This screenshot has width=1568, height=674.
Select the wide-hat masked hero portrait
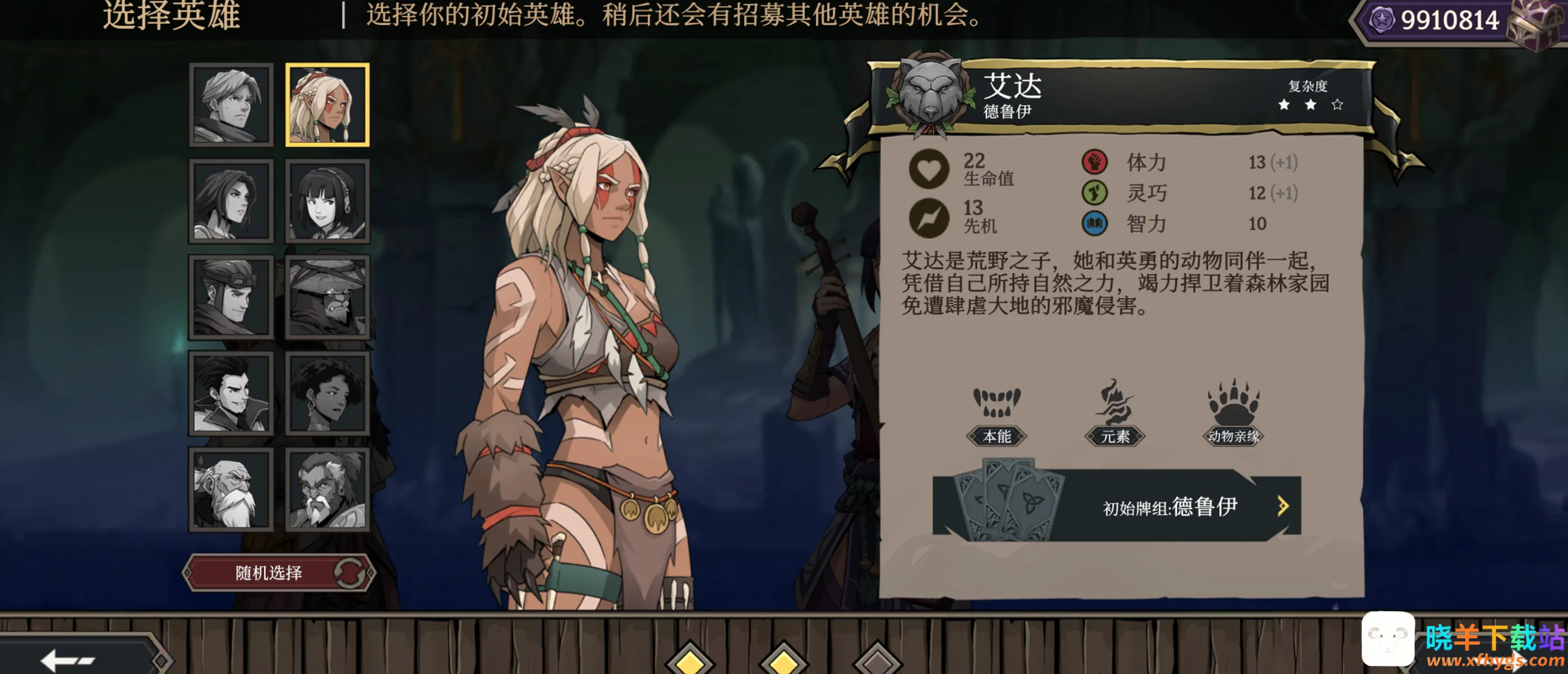(328, 297)
